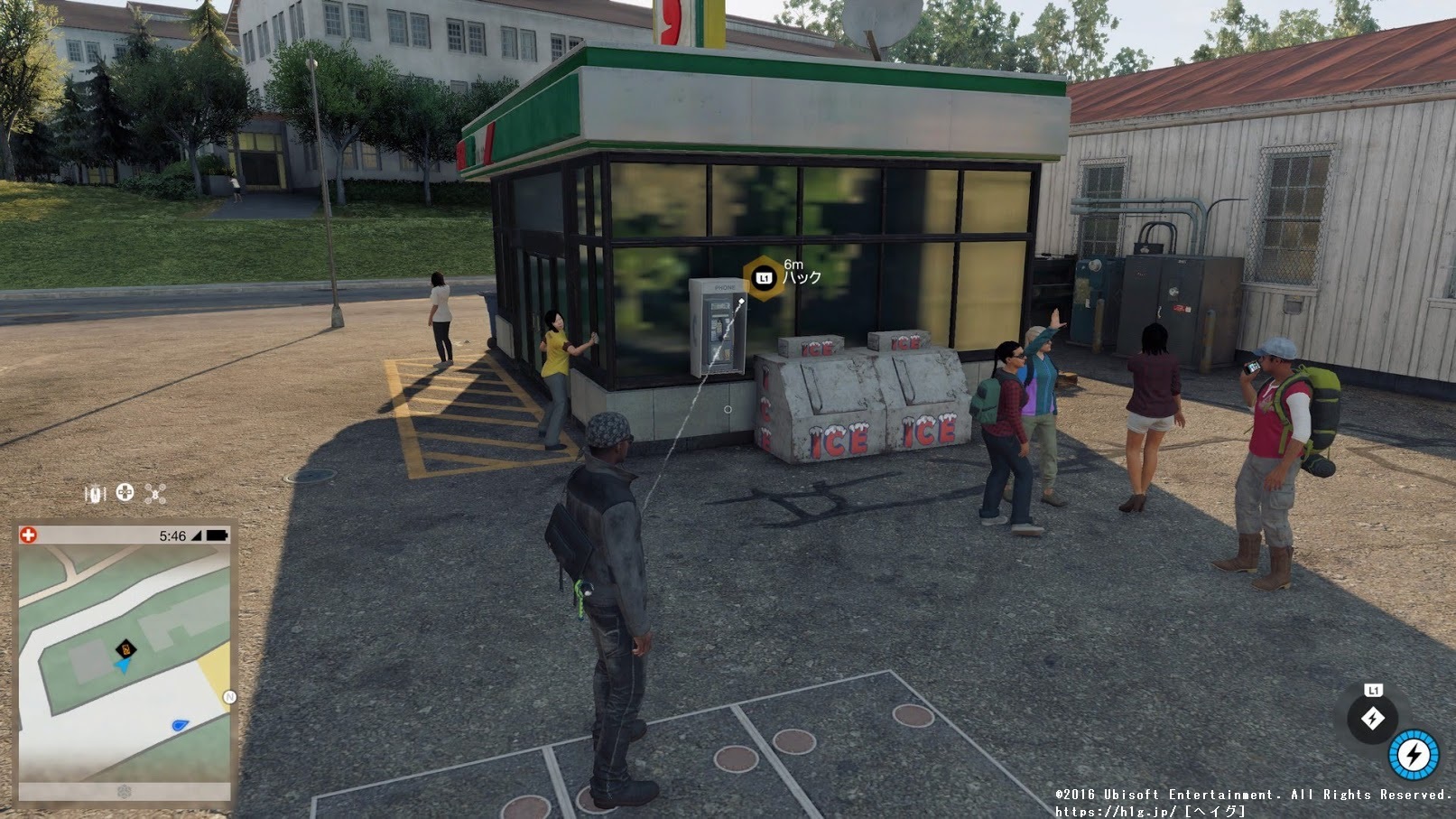Open the h1g.jp watermark link
Viewport: 1456px width, 819px height.
point(1116,811)
